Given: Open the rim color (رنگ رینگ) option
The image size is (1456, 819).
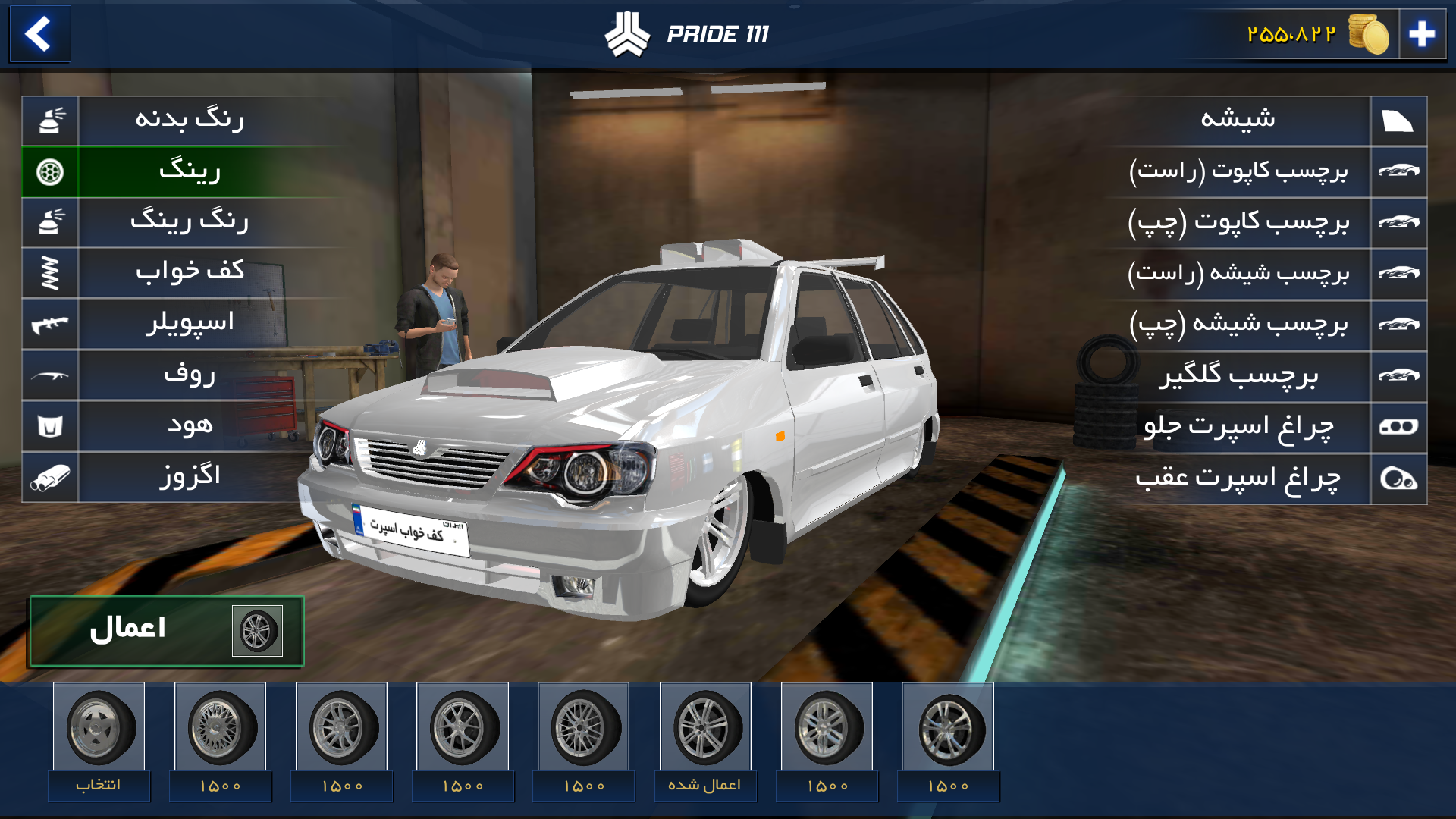Looking at the screenshot, I should point(190,222).
